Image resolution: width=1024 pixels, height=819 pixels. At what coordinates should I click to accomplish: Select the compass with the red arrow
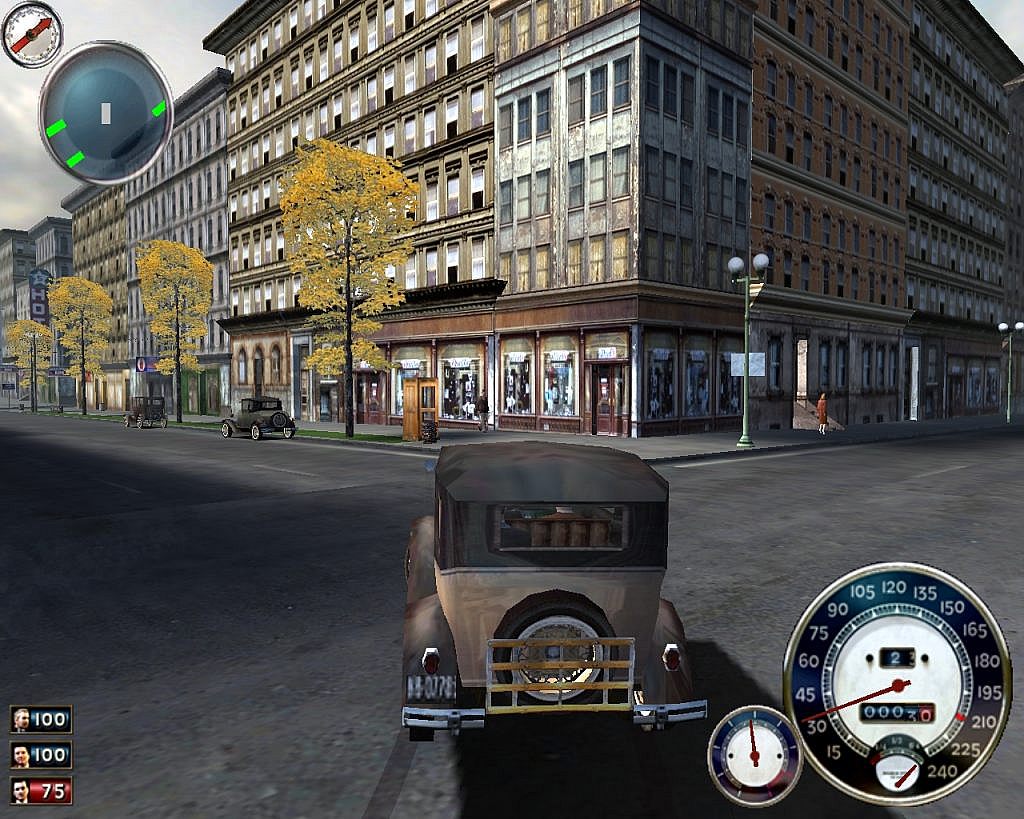point(31,33)
